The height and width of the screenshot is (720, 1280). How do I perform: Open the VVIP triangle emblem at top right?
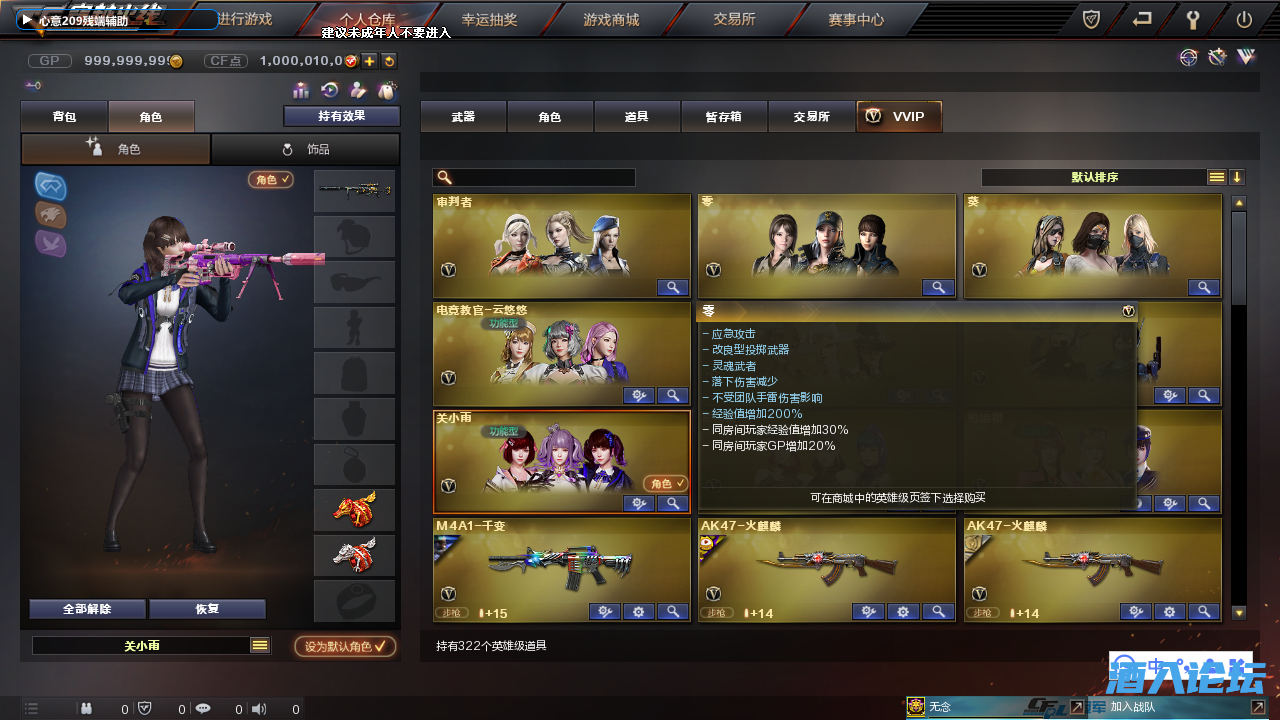point(1246,57)
